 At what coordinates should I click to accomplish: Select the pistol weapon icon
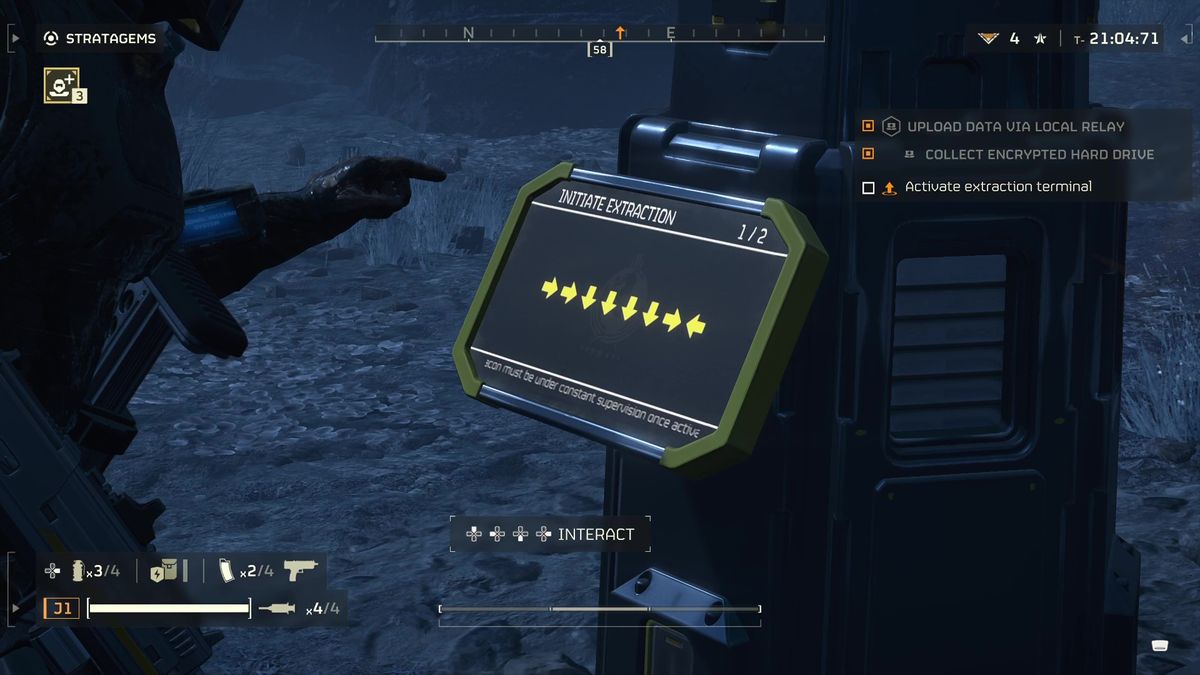click(300, 570)
